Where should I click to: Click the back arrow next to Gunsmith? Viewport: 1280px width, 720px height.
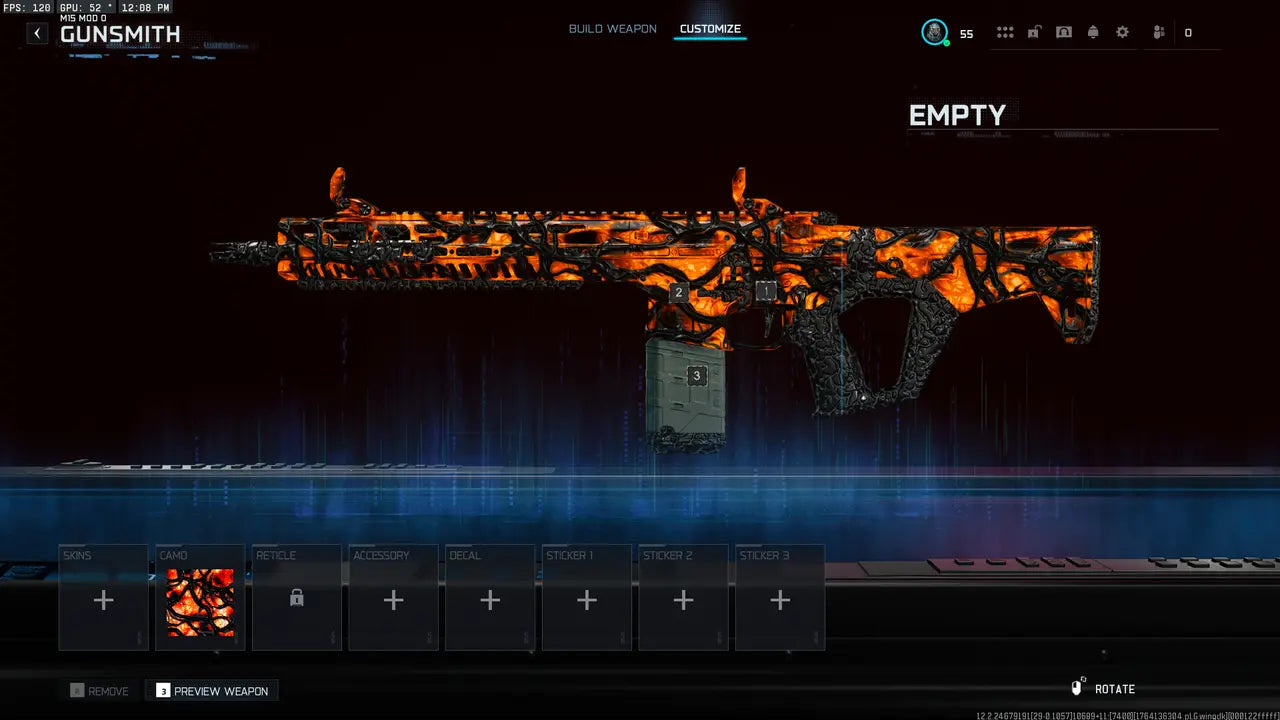(37, 33)
